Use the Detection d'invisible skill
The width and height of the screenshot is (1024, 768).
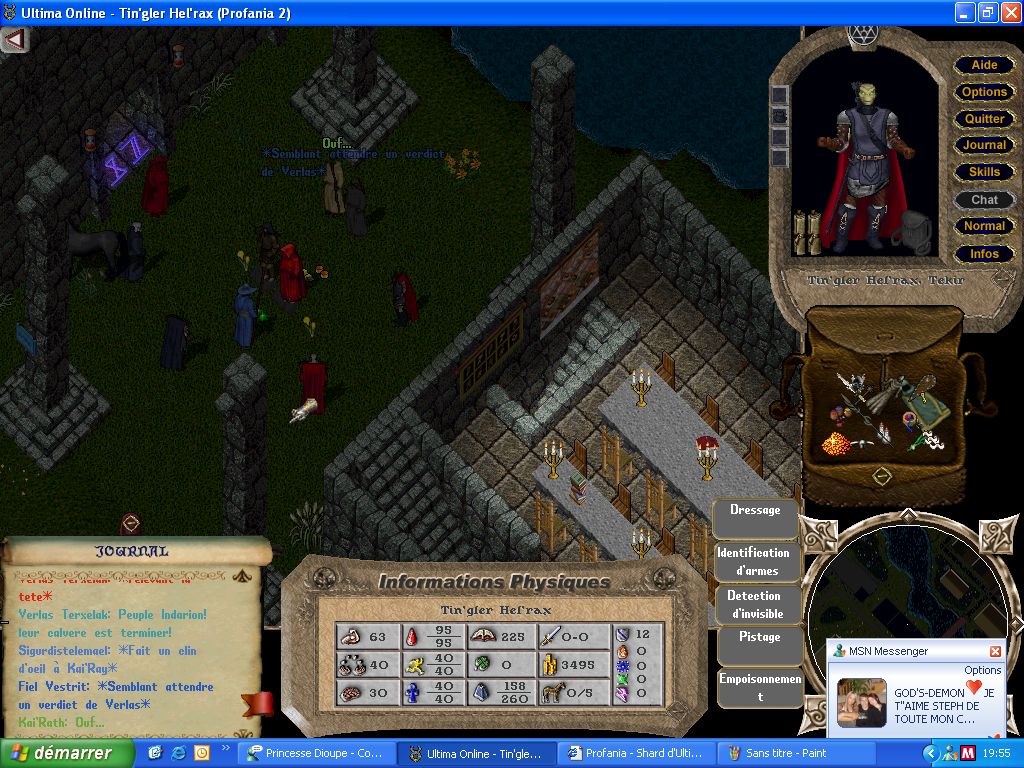tap(755, 605)
